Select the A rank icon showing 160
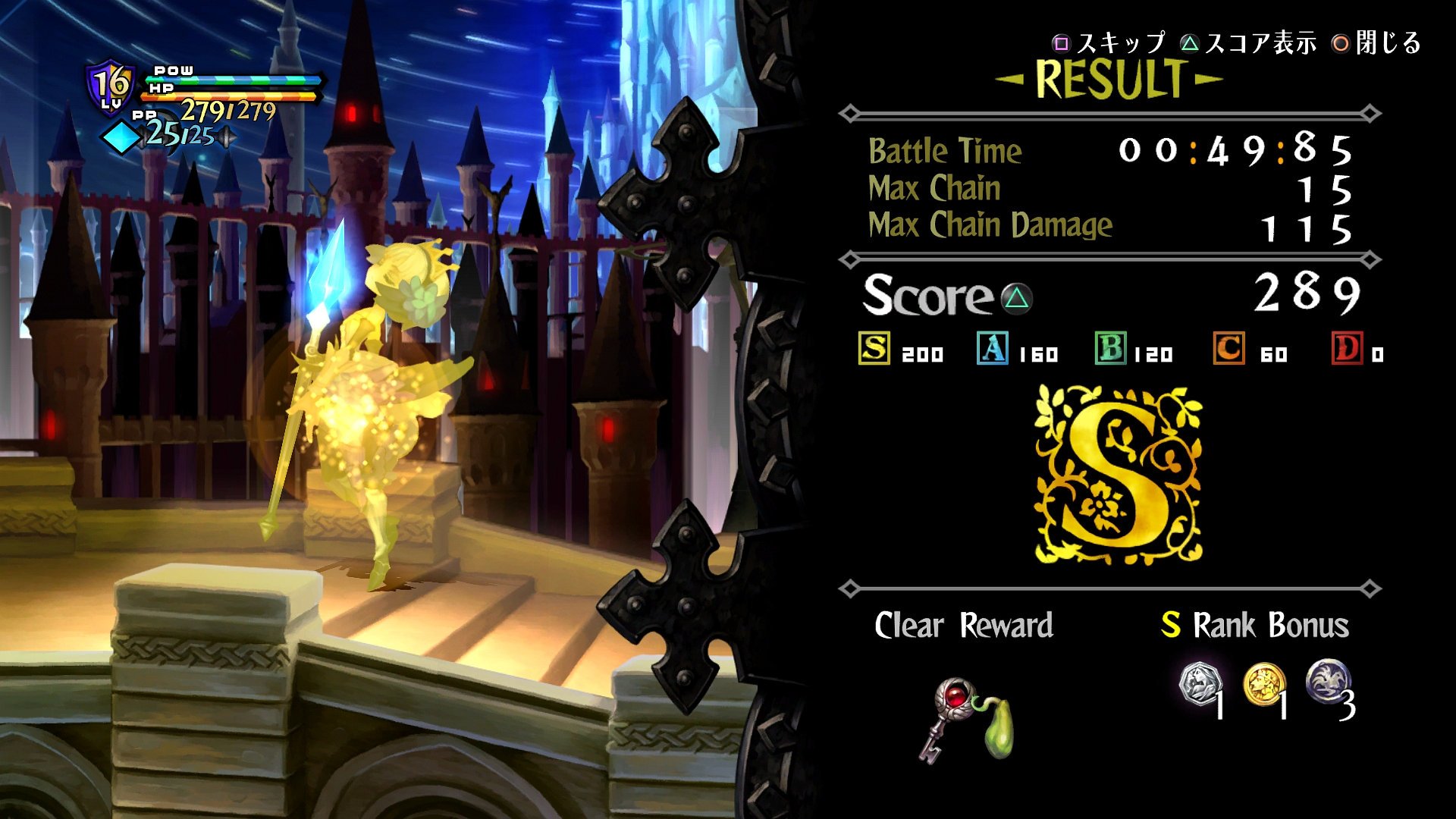Image resolution: width=1456 pixels, height=819 pixels. pos(993,351)
